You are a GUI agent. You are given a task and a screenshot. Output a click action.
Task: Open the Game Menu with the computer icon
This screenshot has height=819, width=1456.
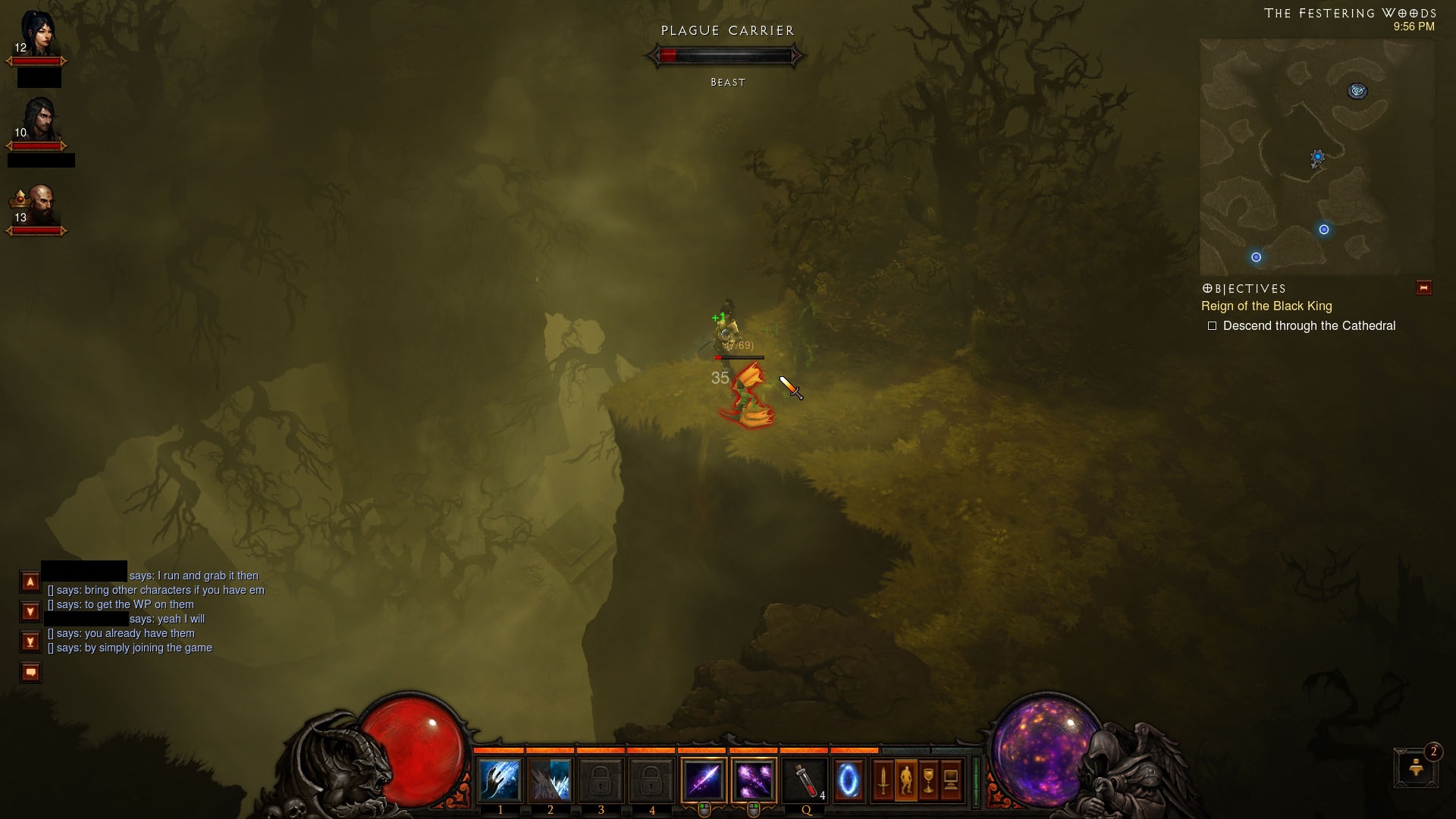(951, 780)
